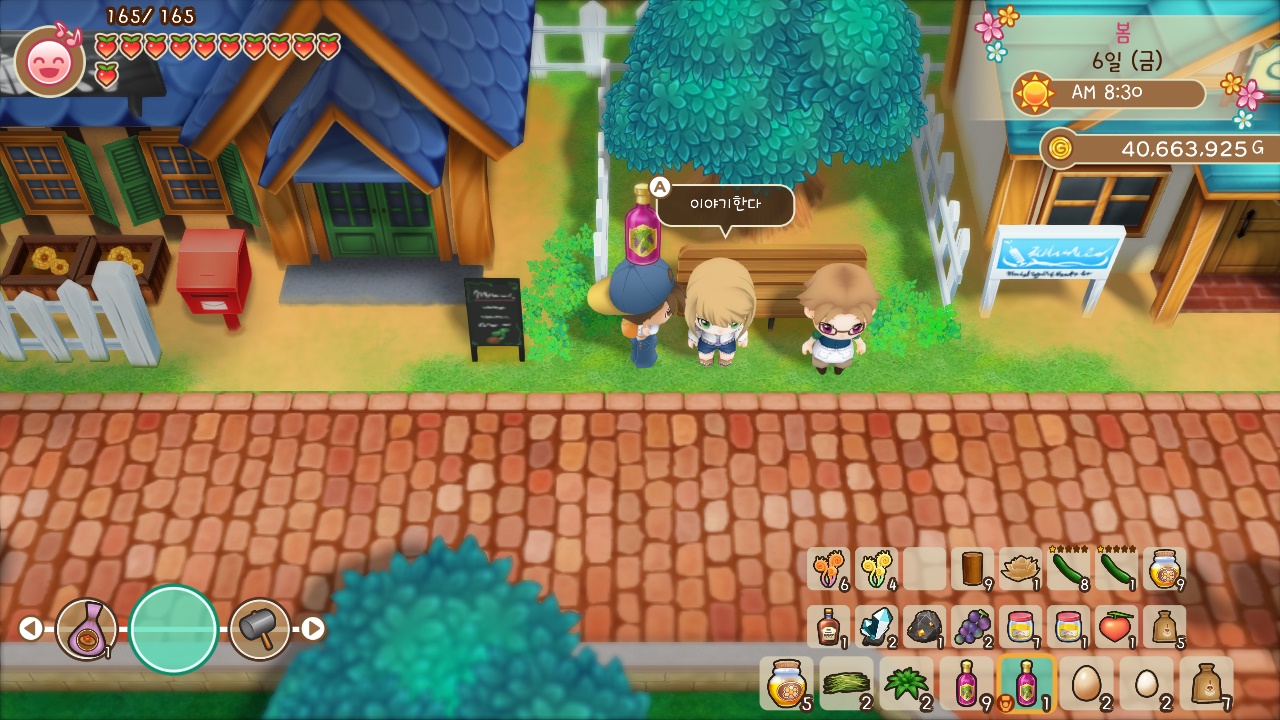Select the green fodder grass bundle
This screenshot has width=1280, height=720.
(x=845, y=683)
